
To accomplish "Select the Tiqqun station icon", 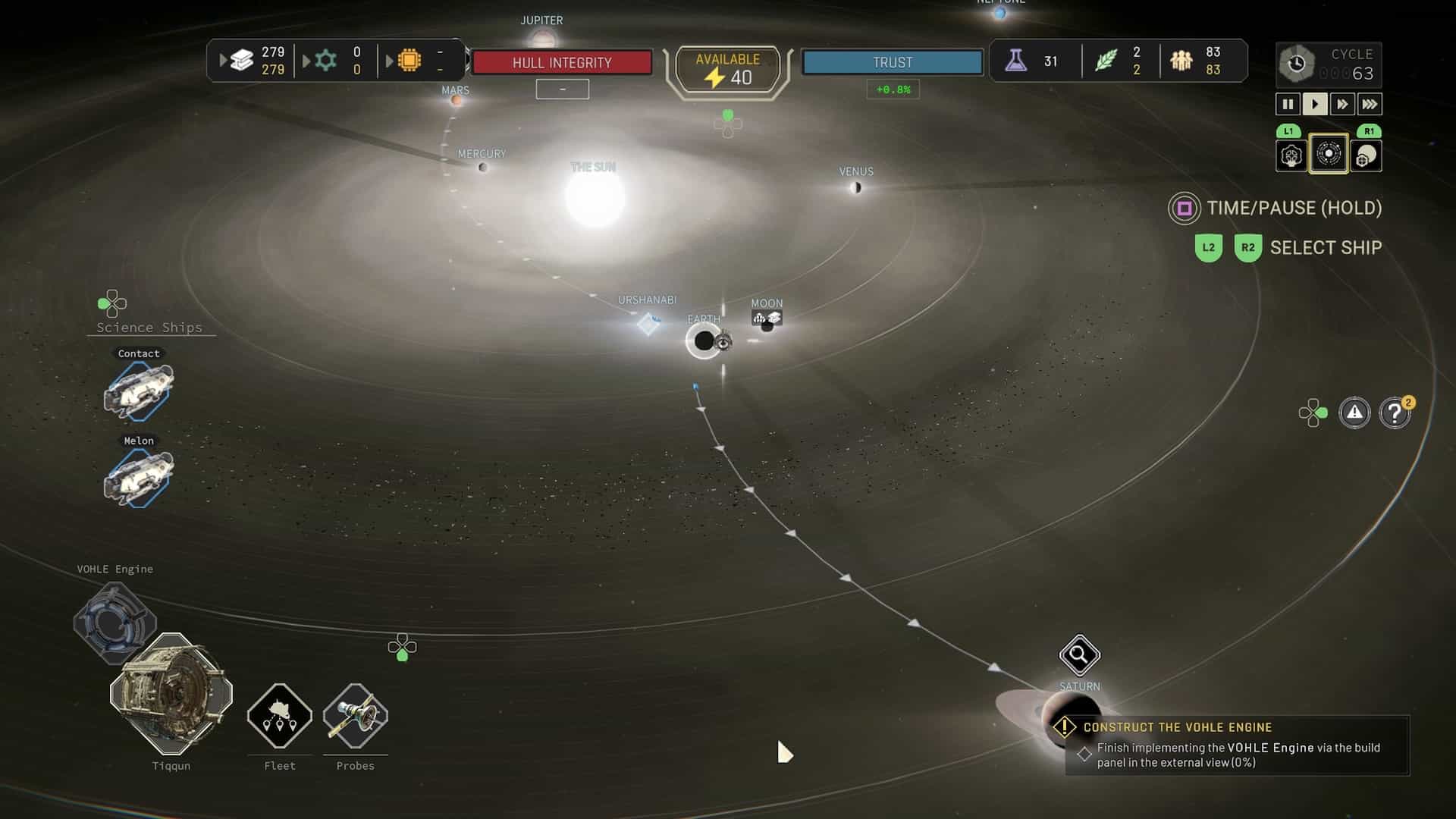I will coord(171,694).
